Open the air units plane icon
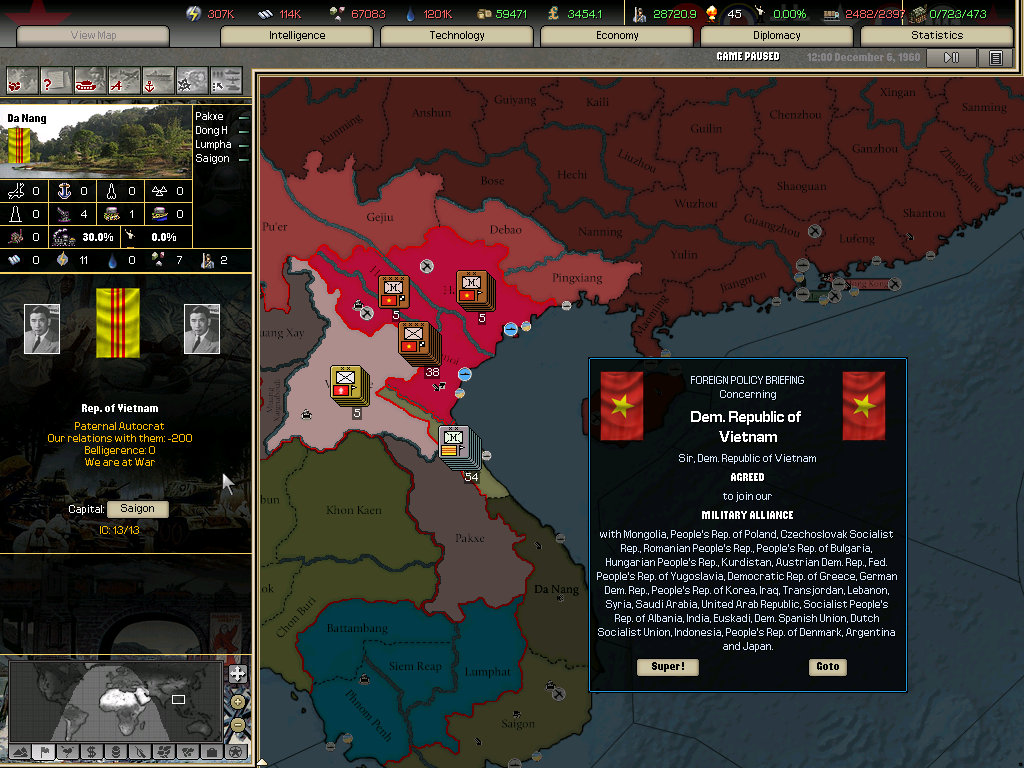 pos(124,79)
